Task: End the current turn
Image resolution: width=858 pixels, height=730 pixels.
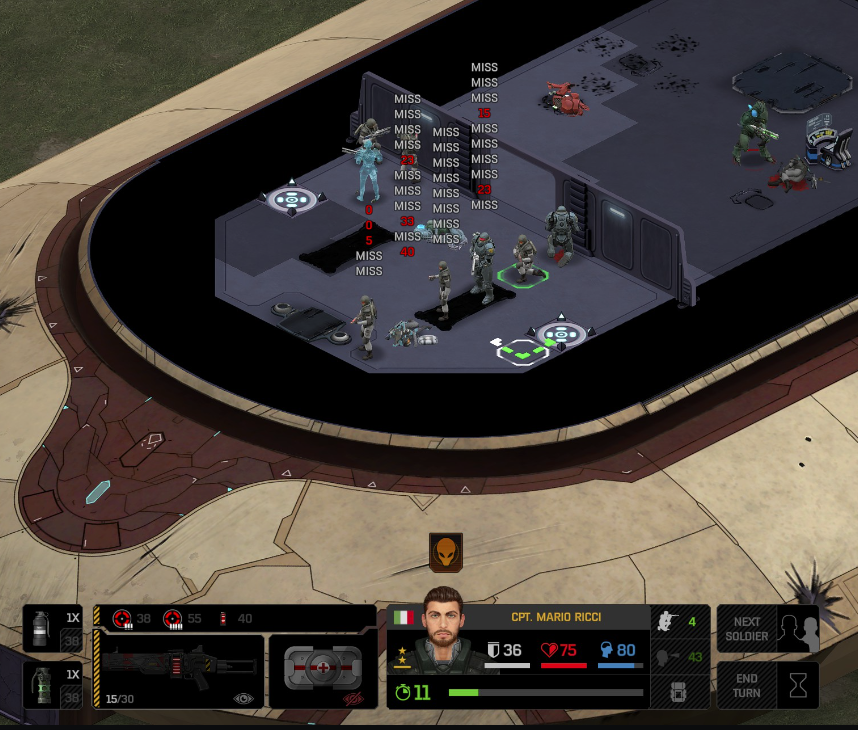Action: pos(767,685)
